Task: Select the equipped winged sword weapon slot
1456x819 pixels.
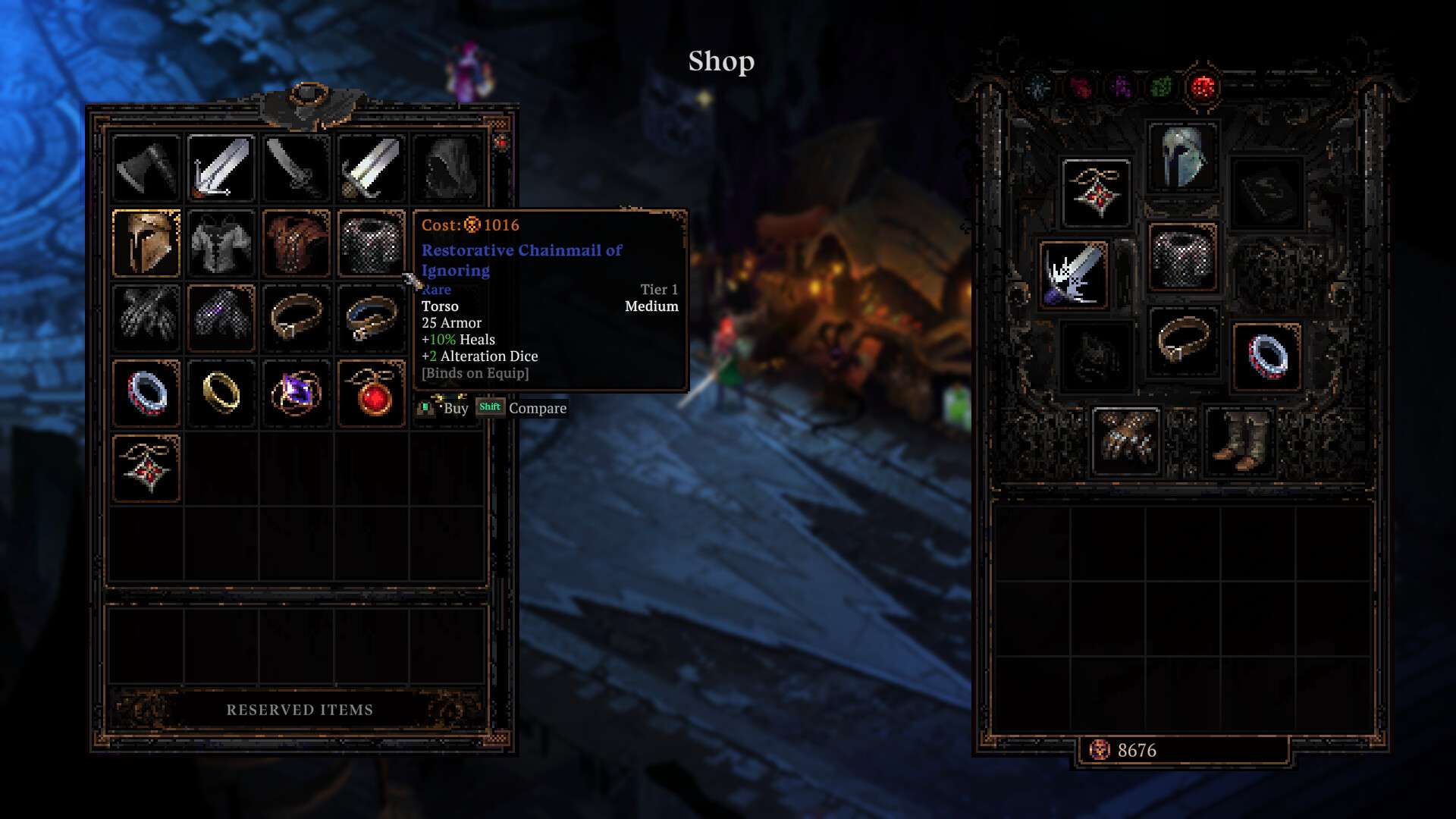Action: 1073,275
